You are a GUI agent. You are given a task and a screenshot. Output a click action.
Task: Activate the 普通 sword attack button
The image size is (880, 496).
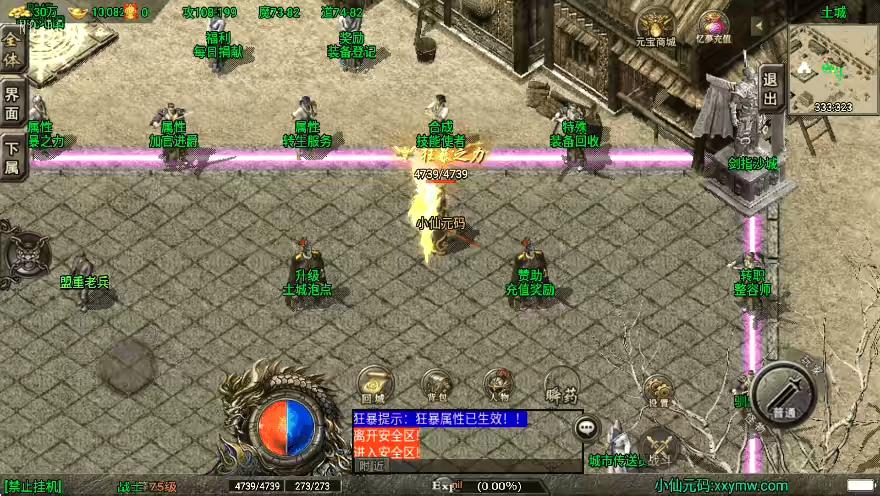pyautogui.click(x=784, y=395)
